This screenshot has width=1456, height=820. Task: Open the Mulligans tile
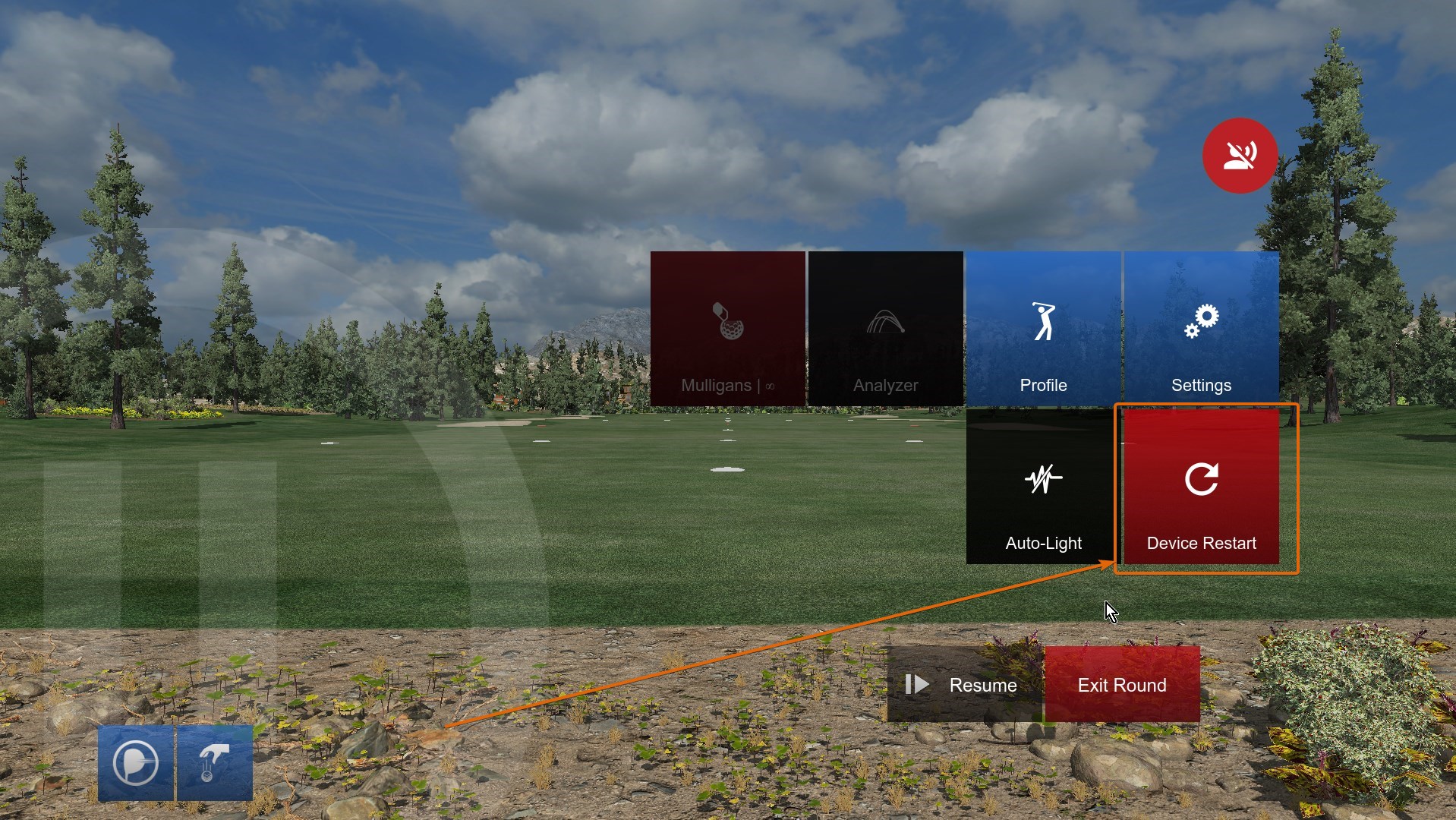tap(727, 329)
